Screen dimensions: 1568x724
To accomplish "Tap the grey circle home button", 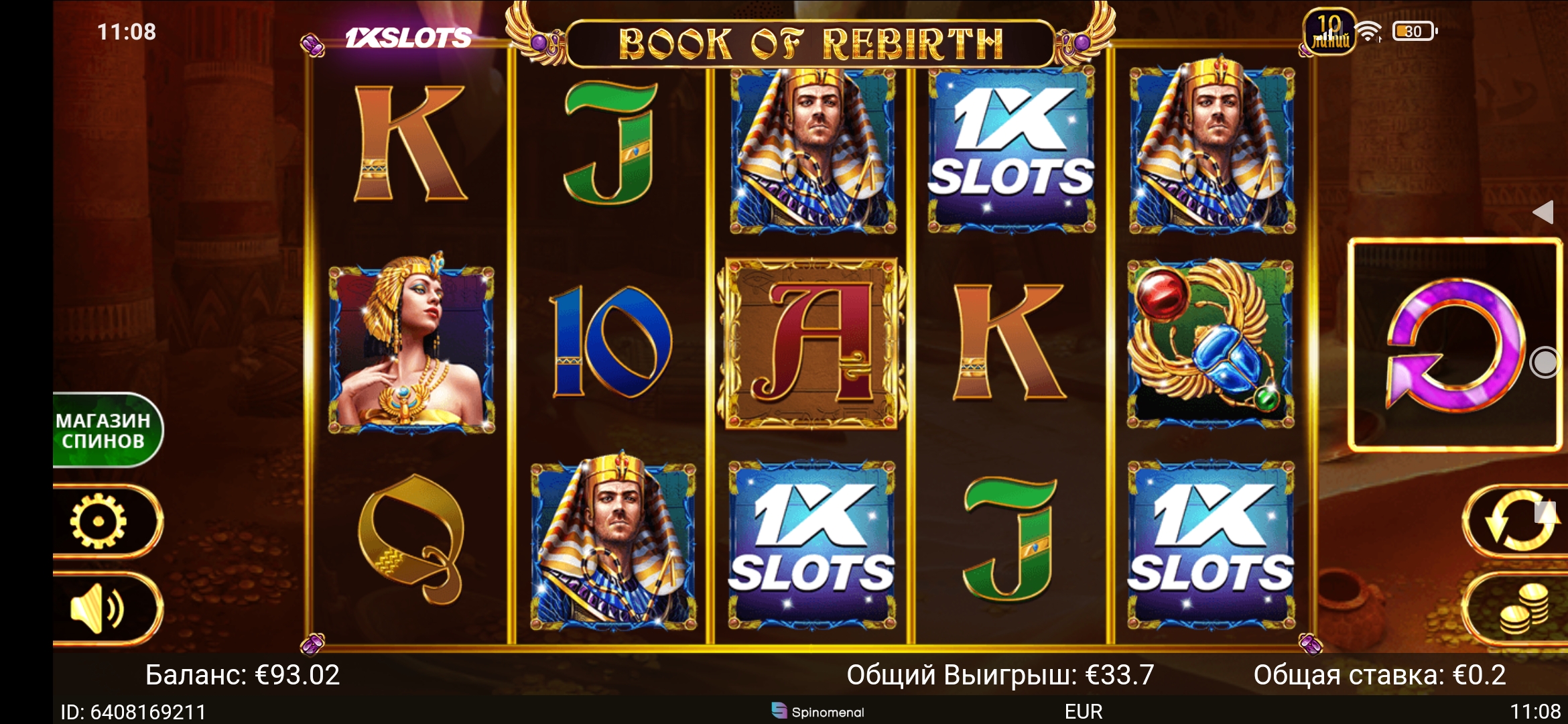I will click(x=1545, y=363).
